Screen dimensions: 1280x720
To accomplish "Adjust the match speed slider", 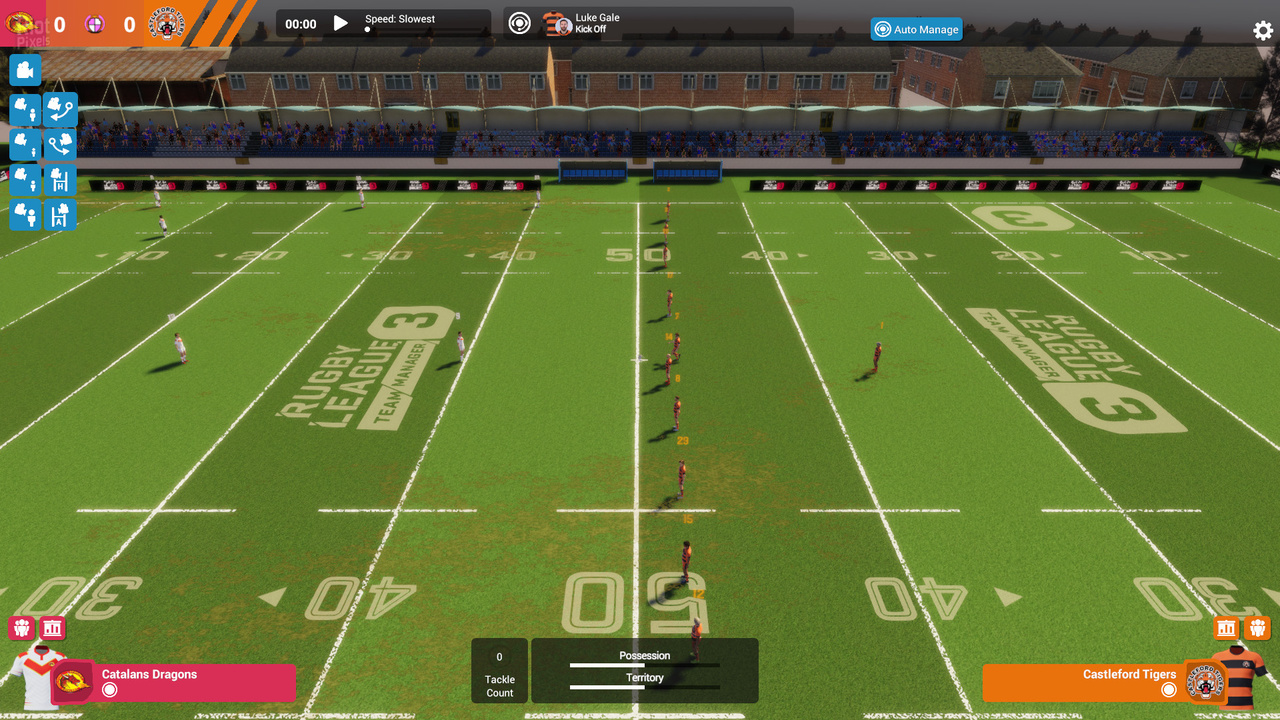I will point(367,31).
